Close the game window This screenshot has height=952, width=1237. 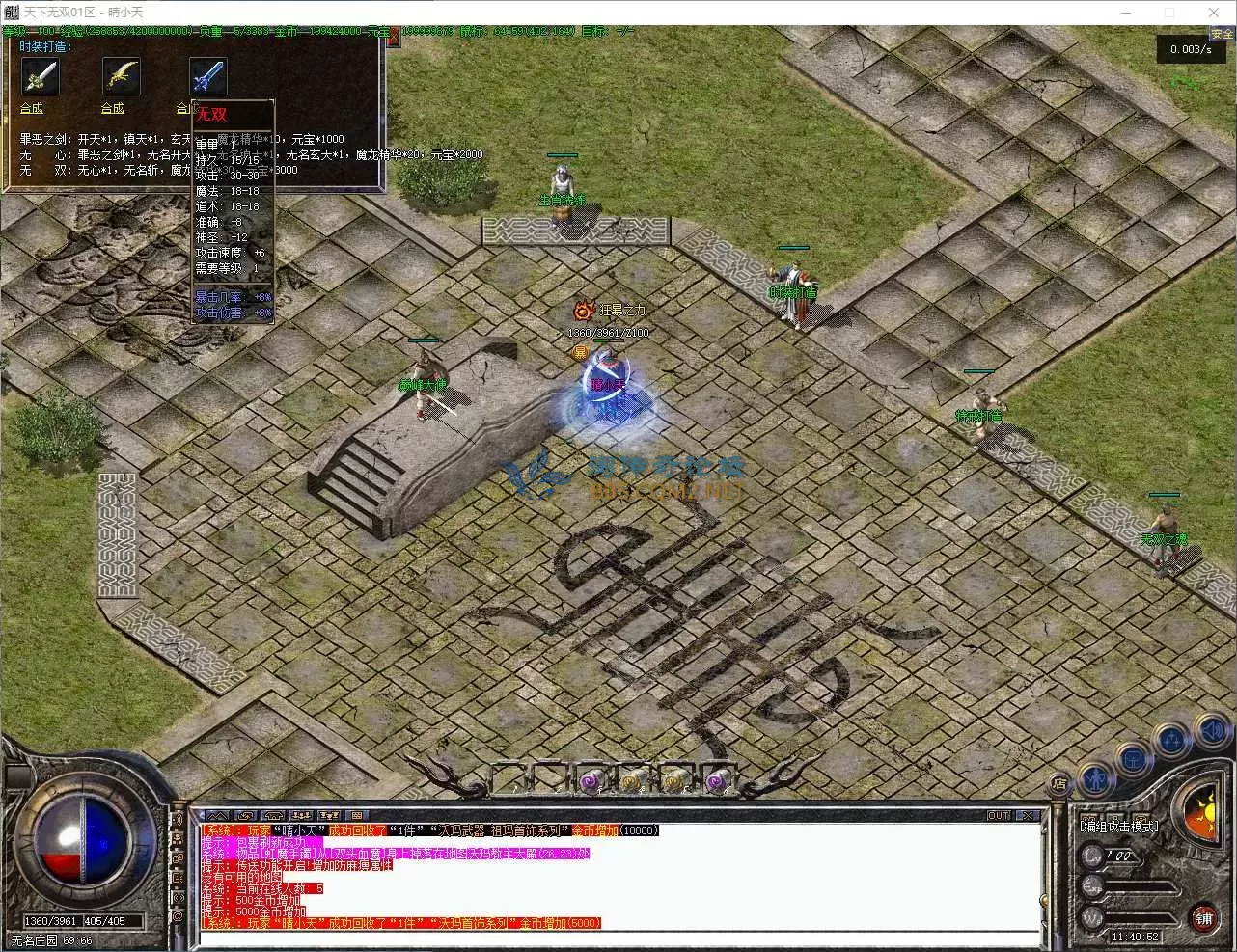click(x=1214, y=13)
